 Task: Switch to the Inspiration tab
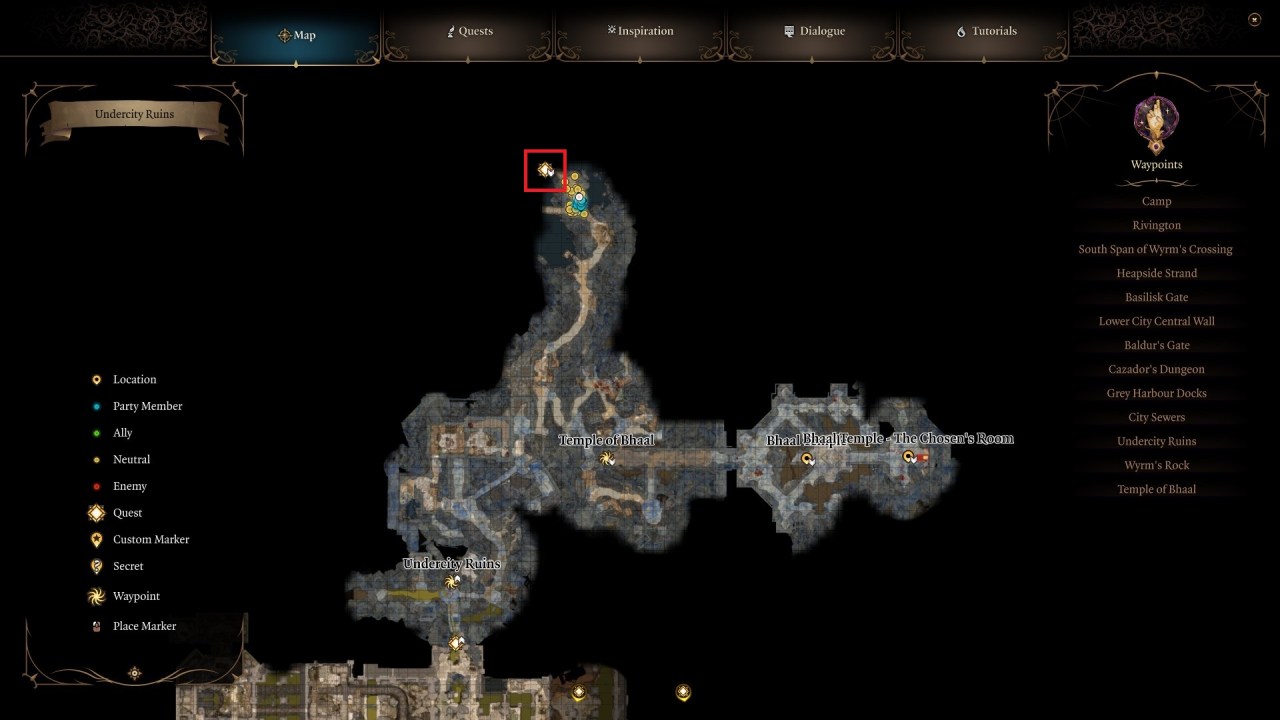(x=640, y=31)
